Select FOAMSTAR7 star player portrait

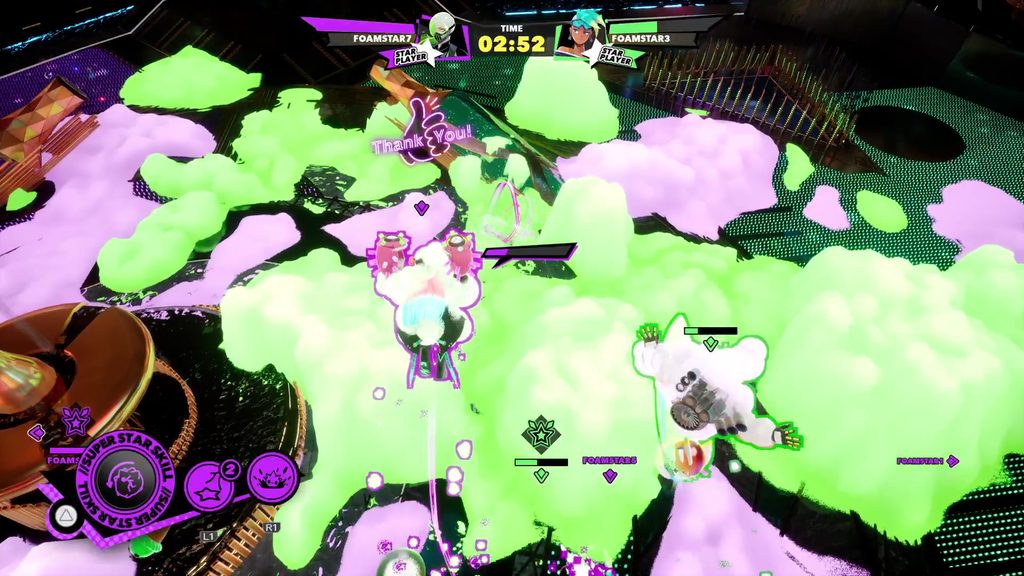point(441,37)
